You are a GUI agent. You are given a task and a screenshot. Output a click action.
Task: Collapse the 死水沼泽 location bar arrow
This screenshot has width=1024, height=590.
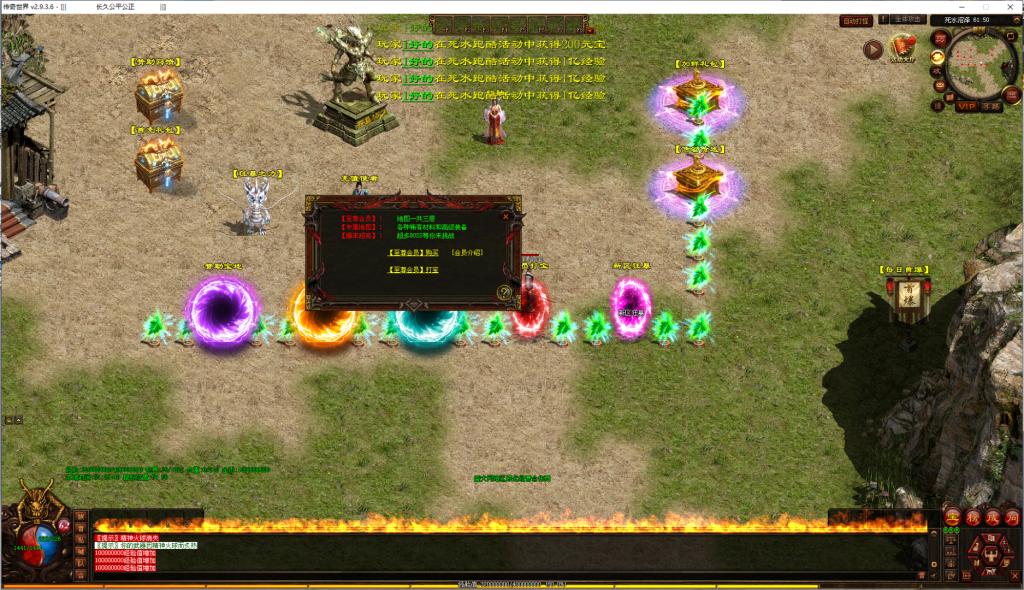coord(1016,20)
